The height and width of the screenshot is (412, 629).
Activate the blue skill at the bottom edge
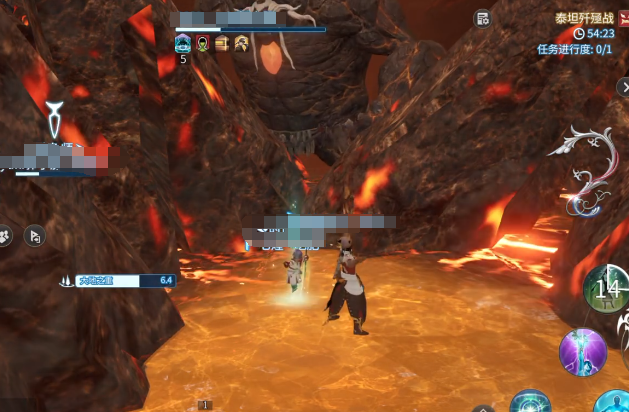(x=529, y=403)
